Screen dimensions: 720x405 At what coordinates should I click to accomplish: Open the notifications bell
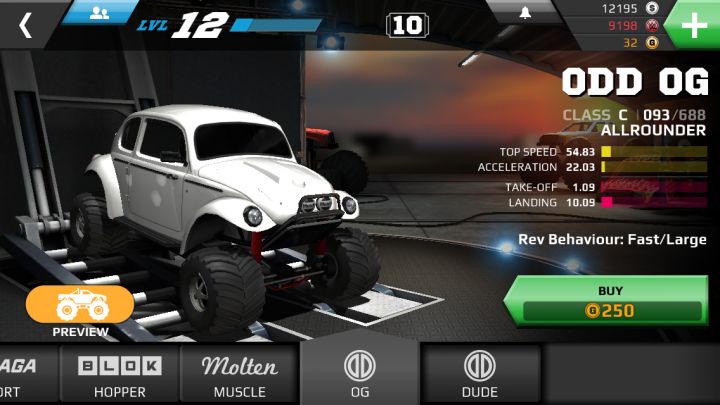point(525,13)
